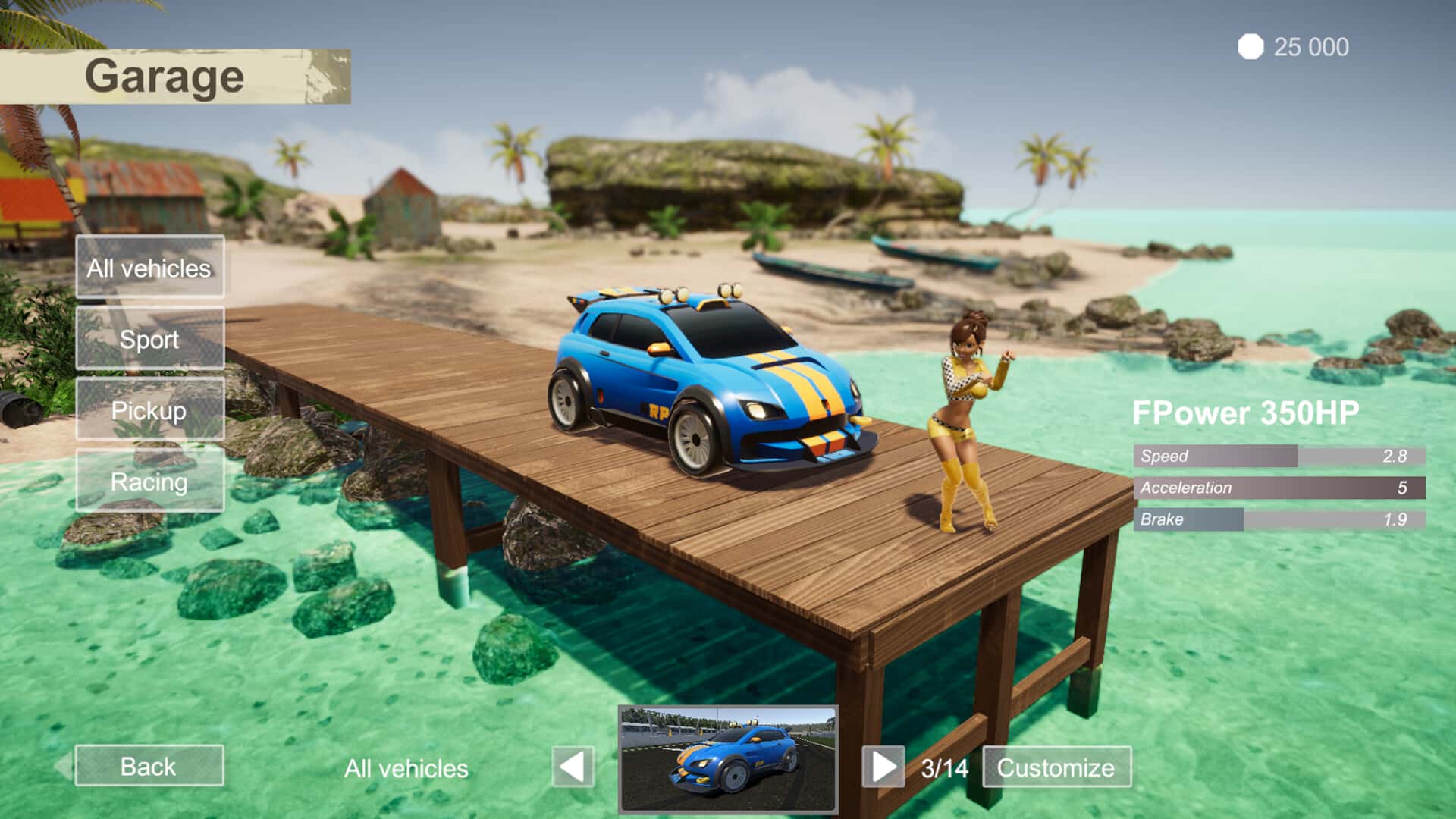Open the Customize menu for this car
The image size is (1456, 819).
1056,767
